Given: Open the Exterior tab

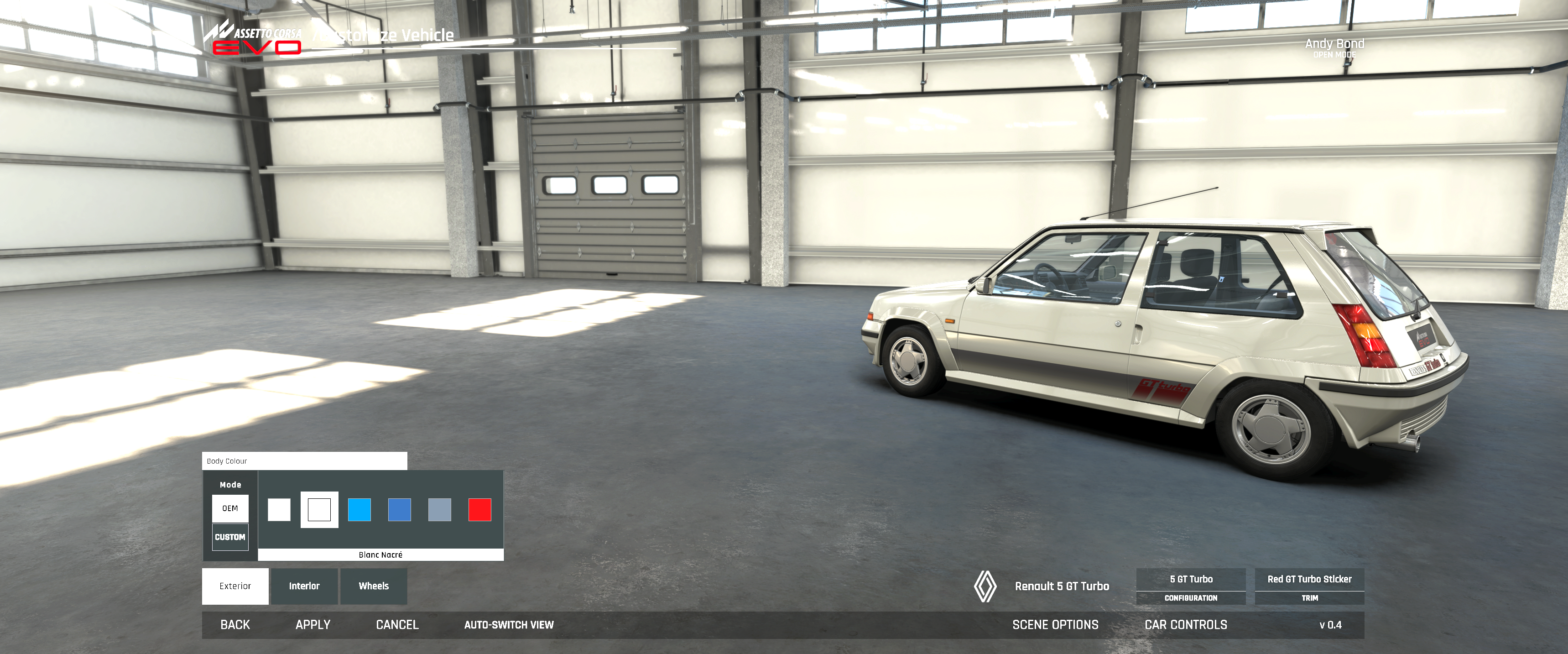Looking at the screenshot, I should (235, 586).
